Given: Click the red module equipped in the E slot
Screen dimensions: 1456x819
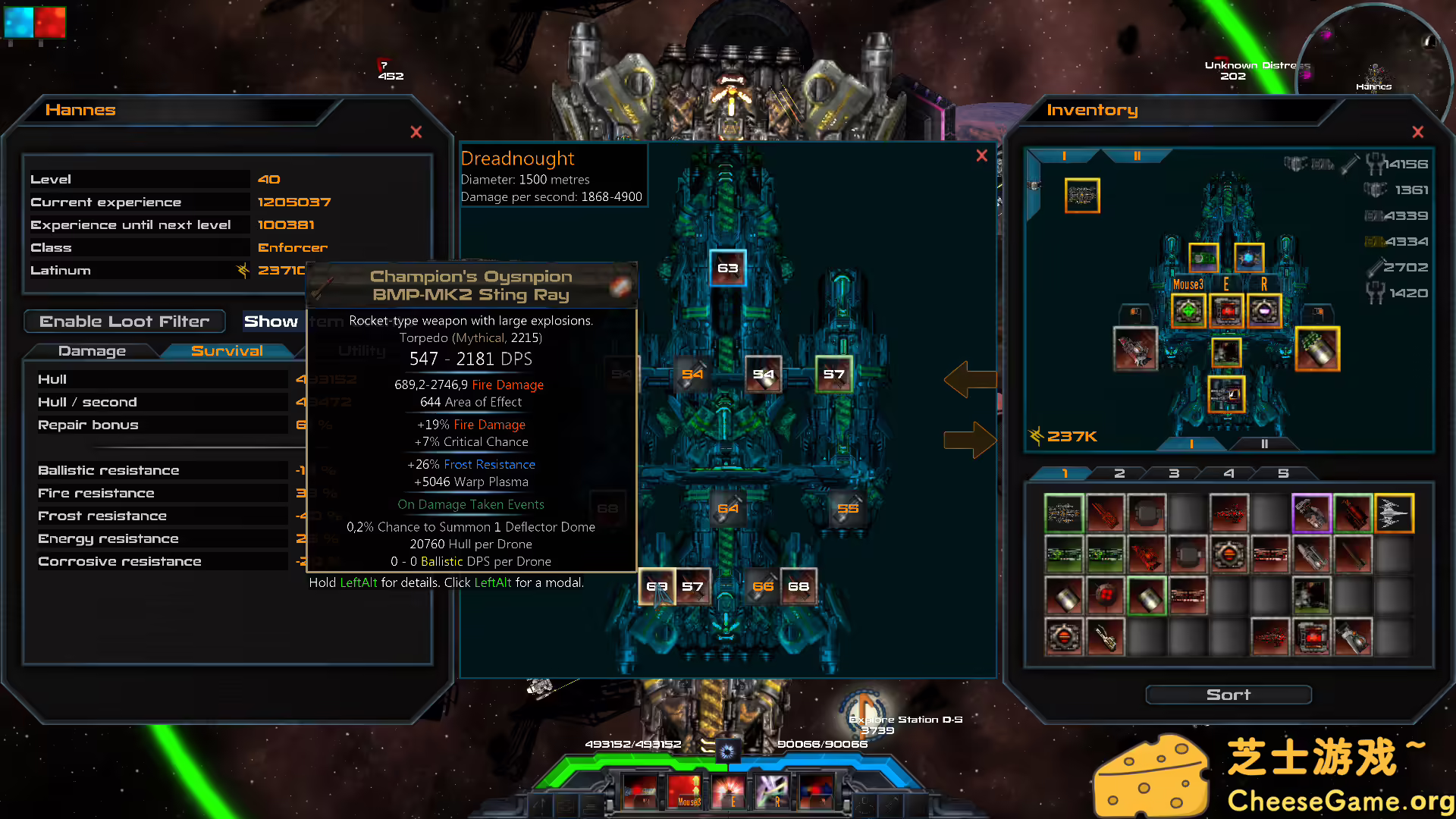Looking at the screenshot, I should coord(1226,310).
